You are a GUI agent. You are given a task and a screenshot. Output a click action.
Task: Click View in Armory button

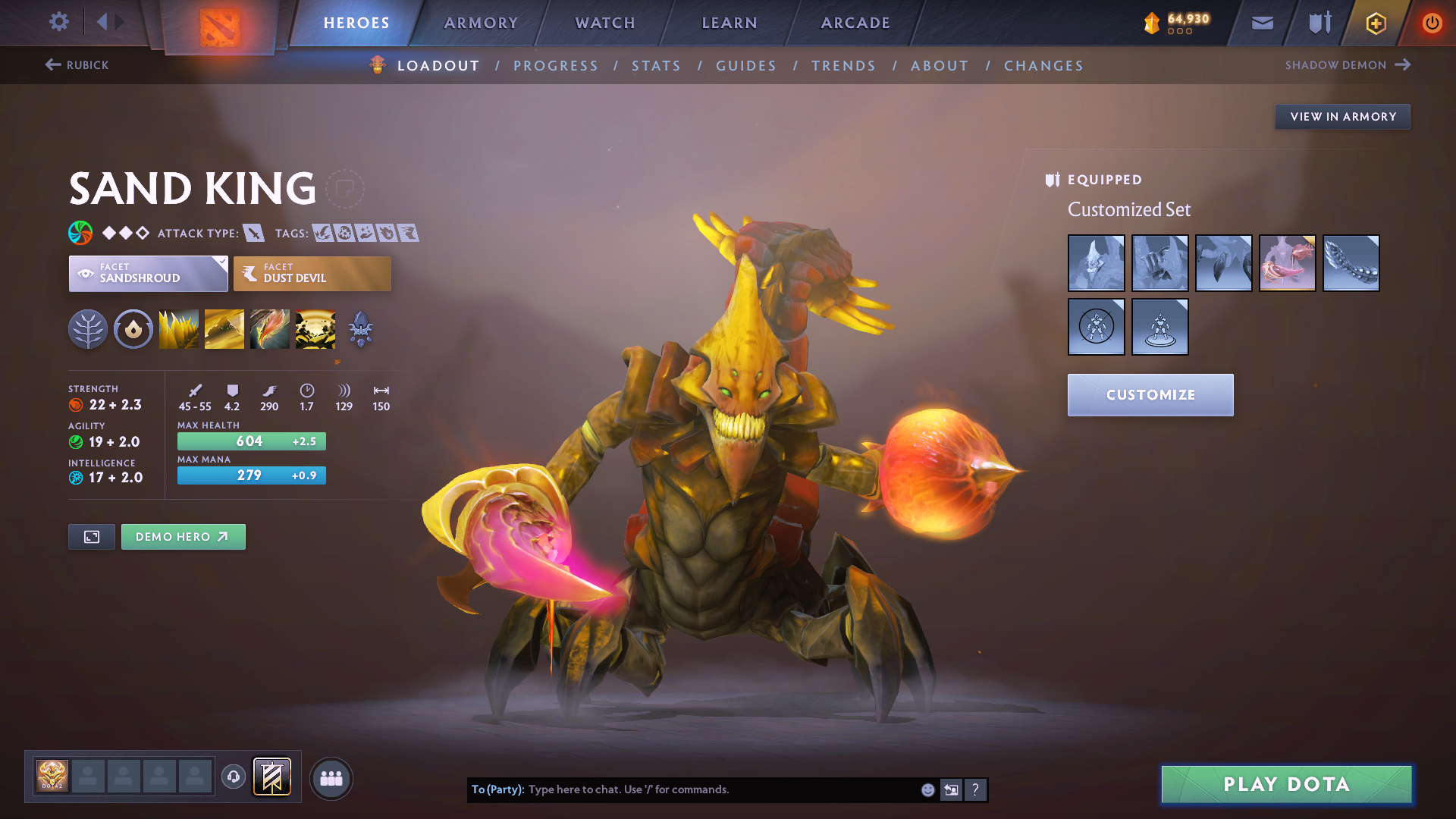(x=1342, y=117)
